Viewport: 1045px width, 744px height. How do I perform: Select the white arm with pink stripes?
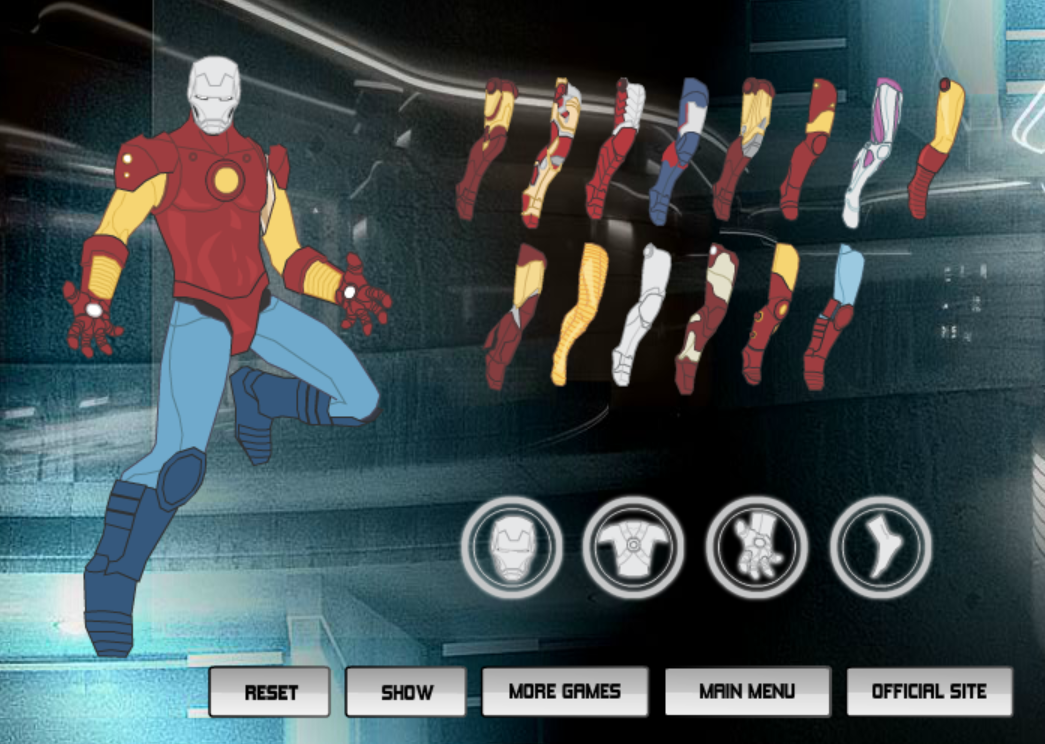(871, 150)
